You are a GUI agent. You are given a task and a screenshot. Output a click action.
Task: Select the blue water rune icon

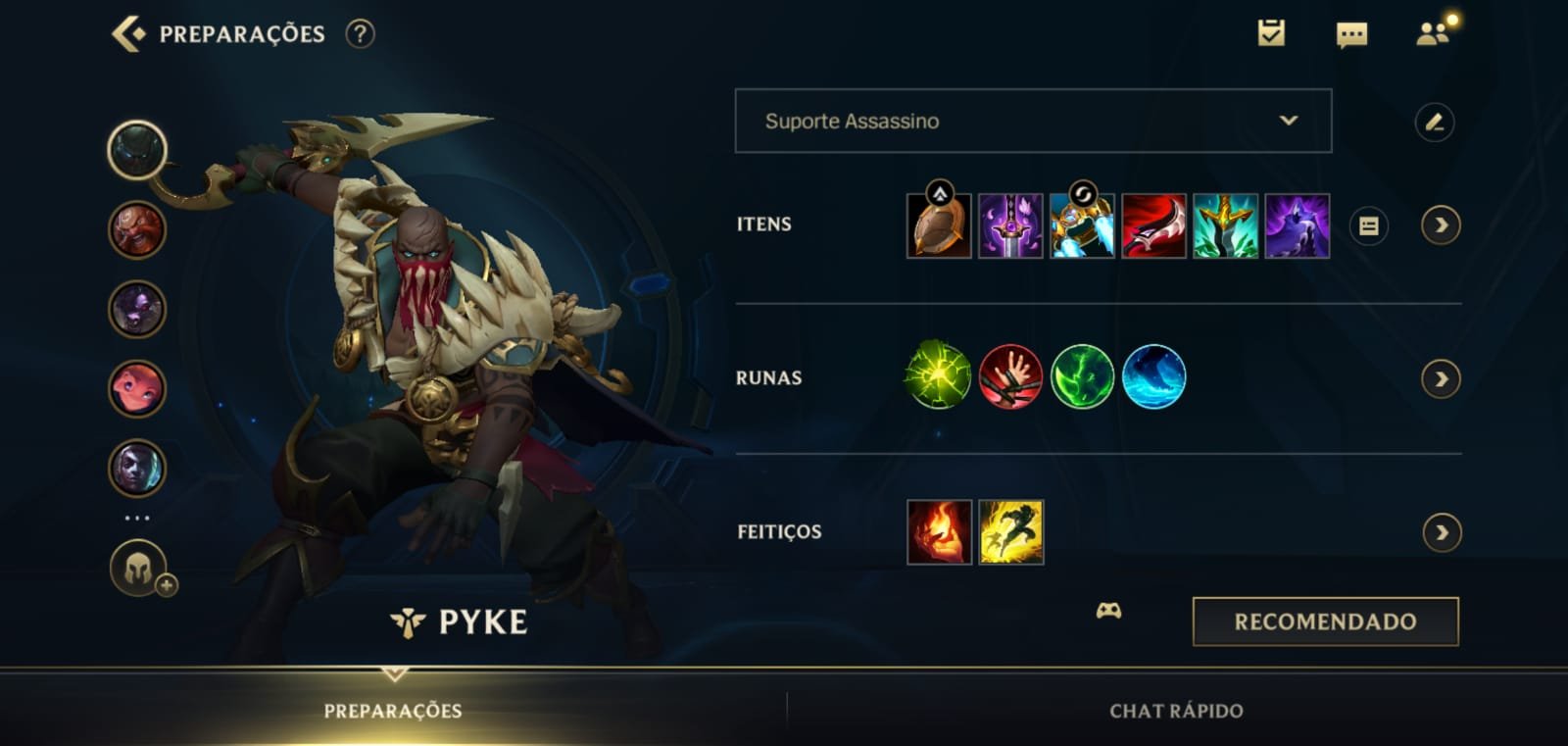[x=1153, y=376]
